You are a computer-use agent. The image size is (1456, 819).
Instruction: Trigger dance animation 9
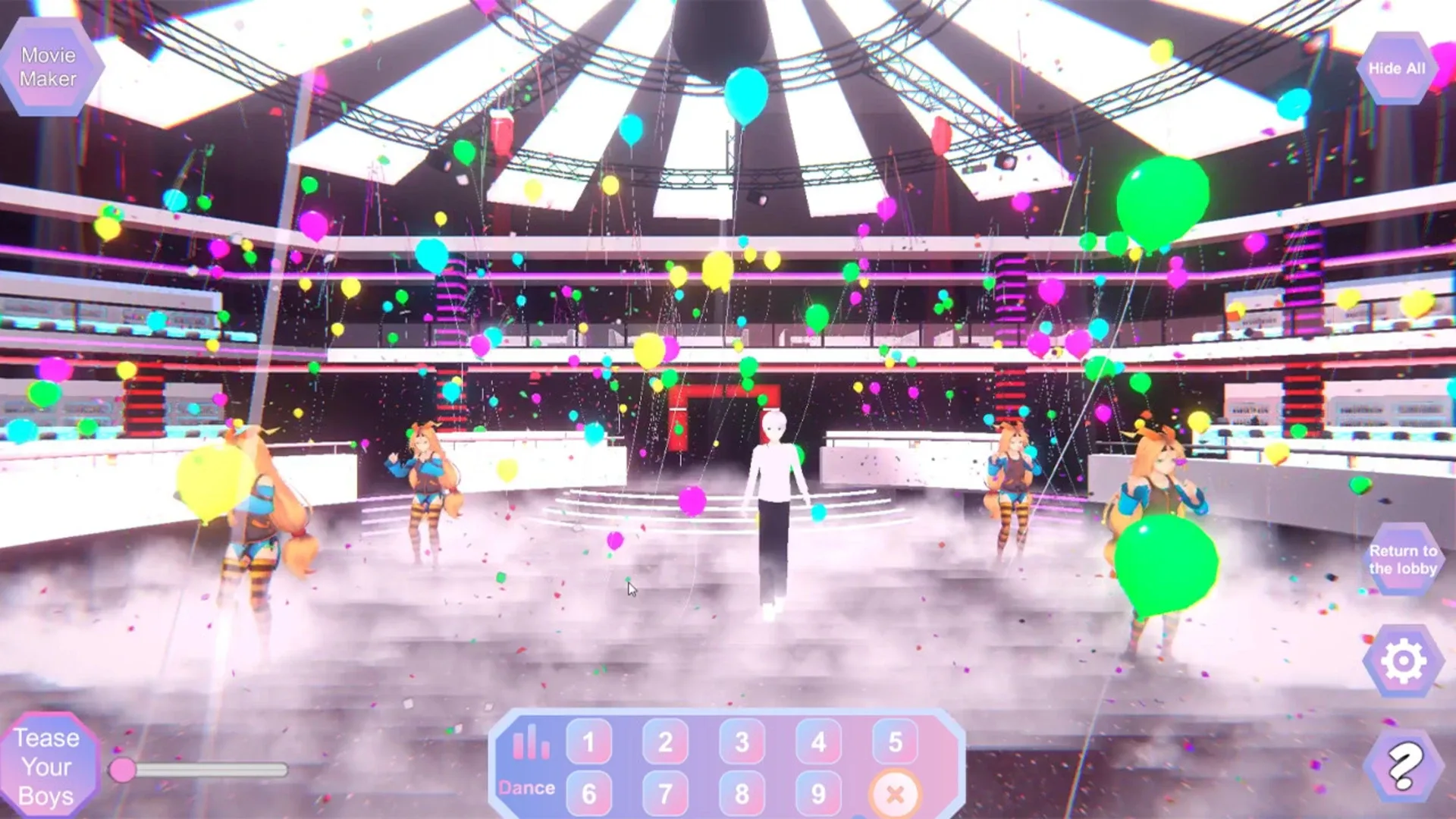(819, 792)
